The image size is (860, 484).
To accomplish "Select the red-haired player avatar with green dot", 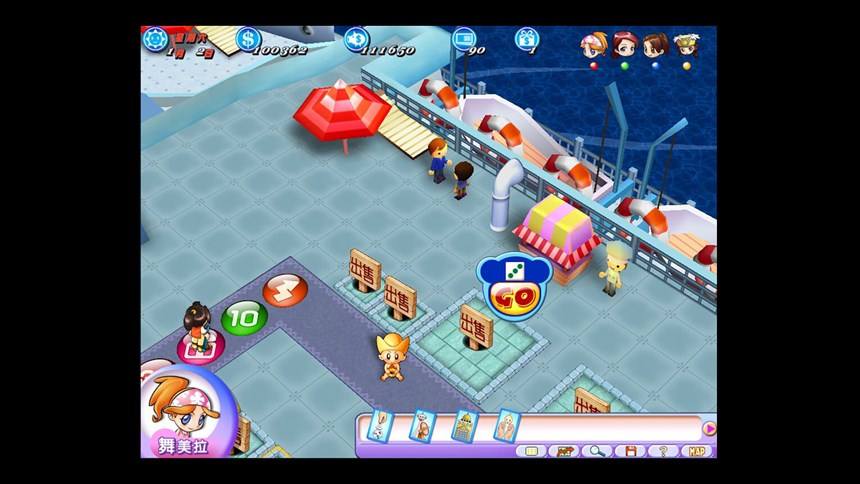I will pyautogui.click(x=624, y=46).
